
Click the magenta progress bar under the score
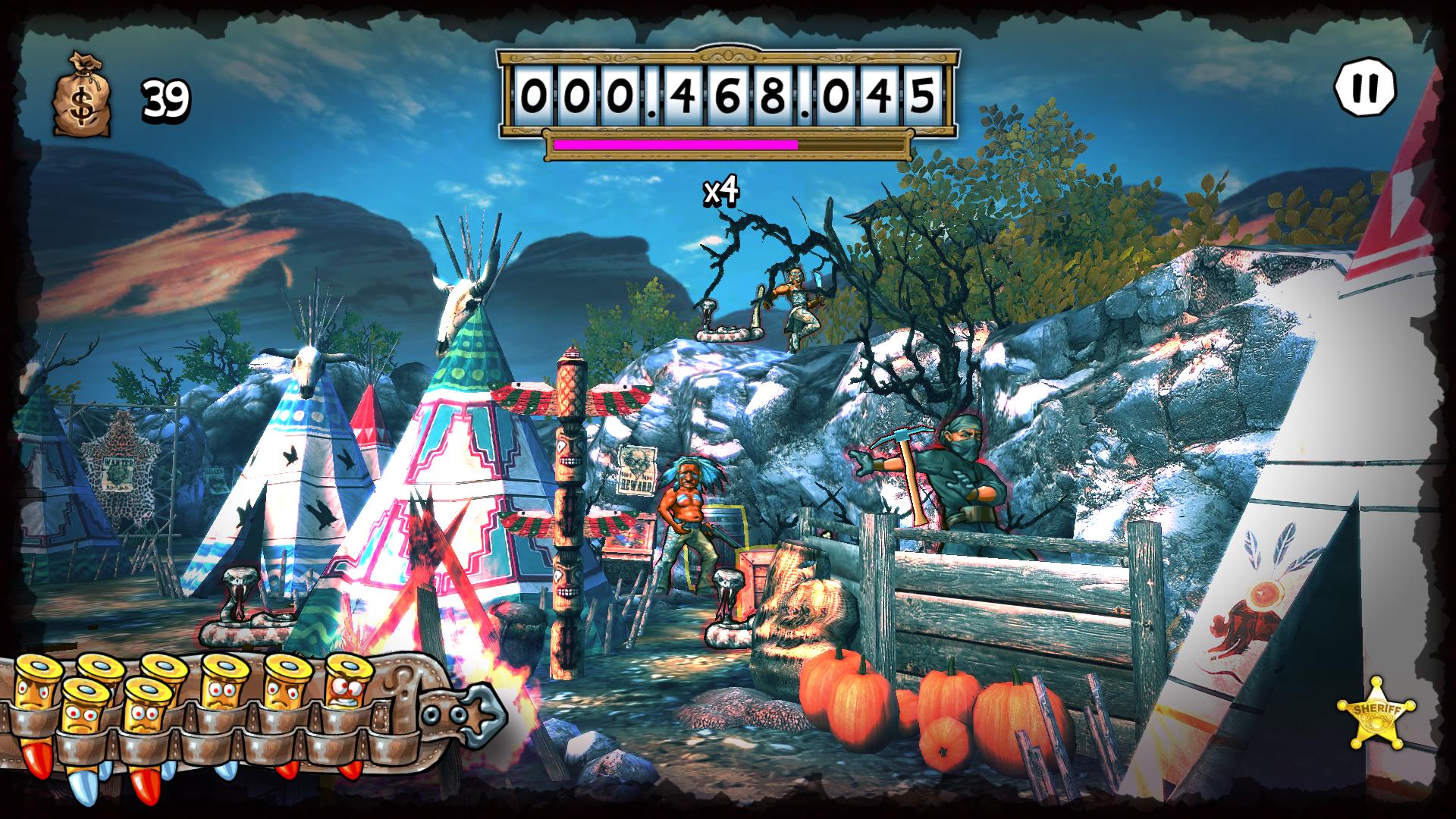[x=675, y=144]
